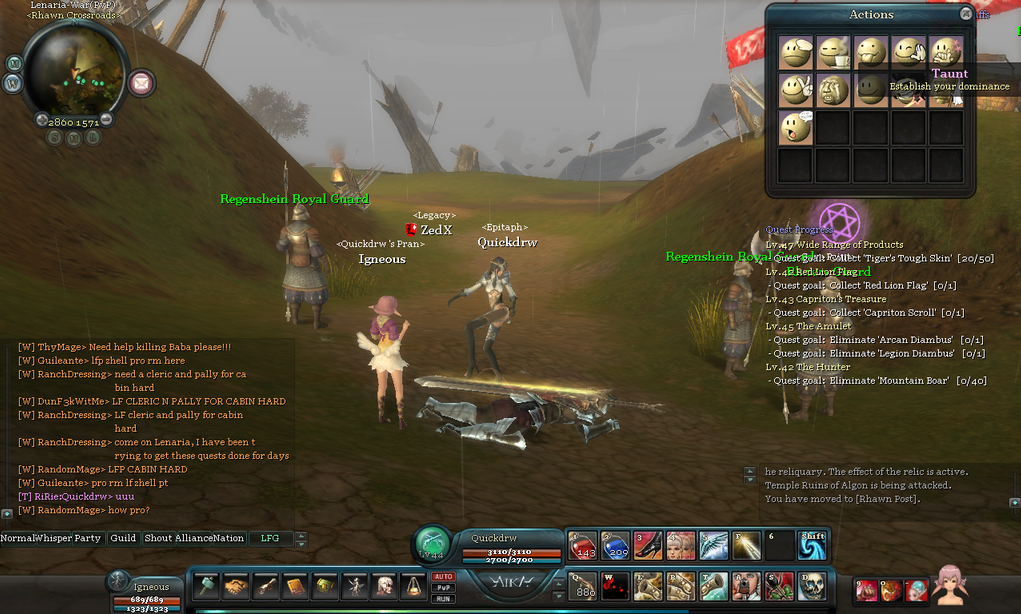
Task: Open the mail envelope icon
Action: click(143, 82)
